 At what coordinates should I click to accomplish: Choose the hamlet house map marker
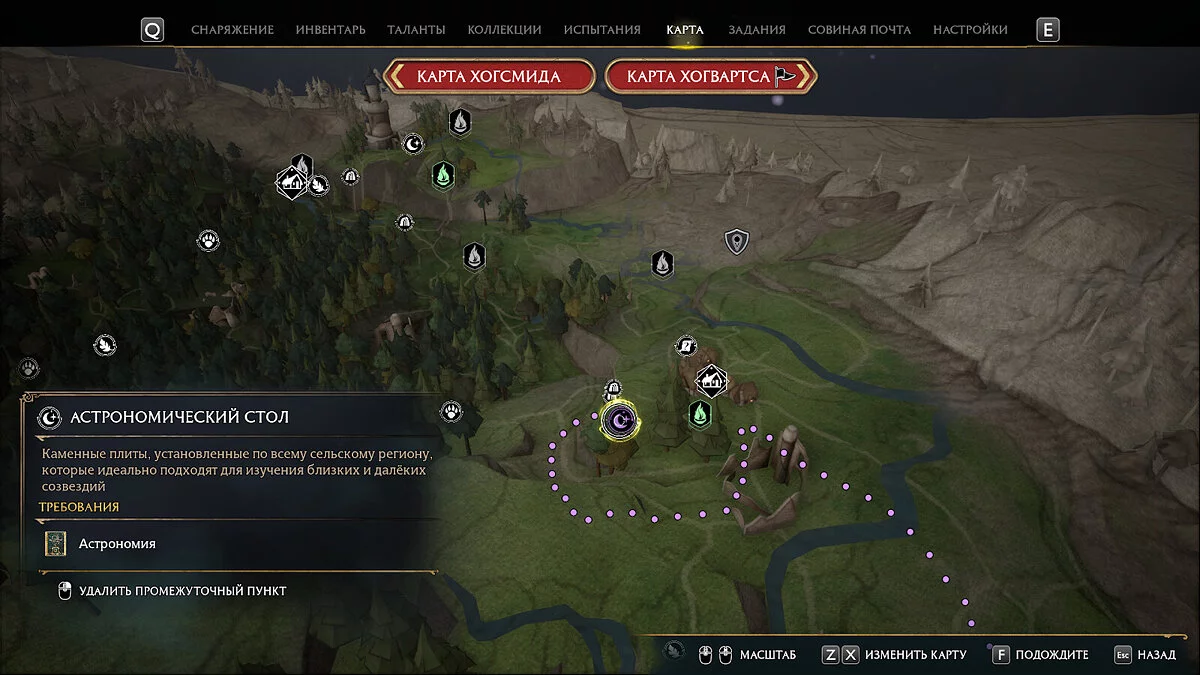click(711, 380)
